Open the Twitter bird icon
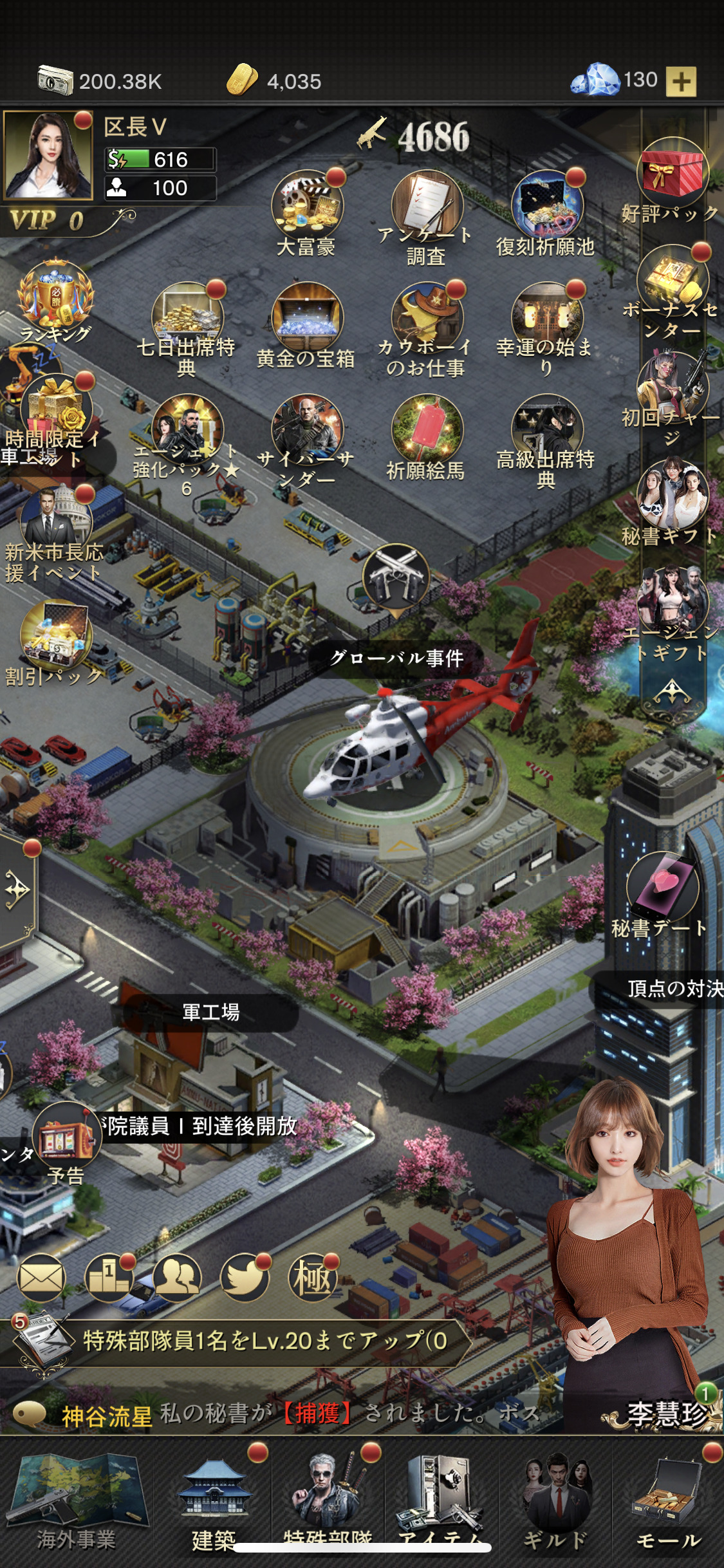This screenshot has height=1568, width=724. tap(244, 1277)
